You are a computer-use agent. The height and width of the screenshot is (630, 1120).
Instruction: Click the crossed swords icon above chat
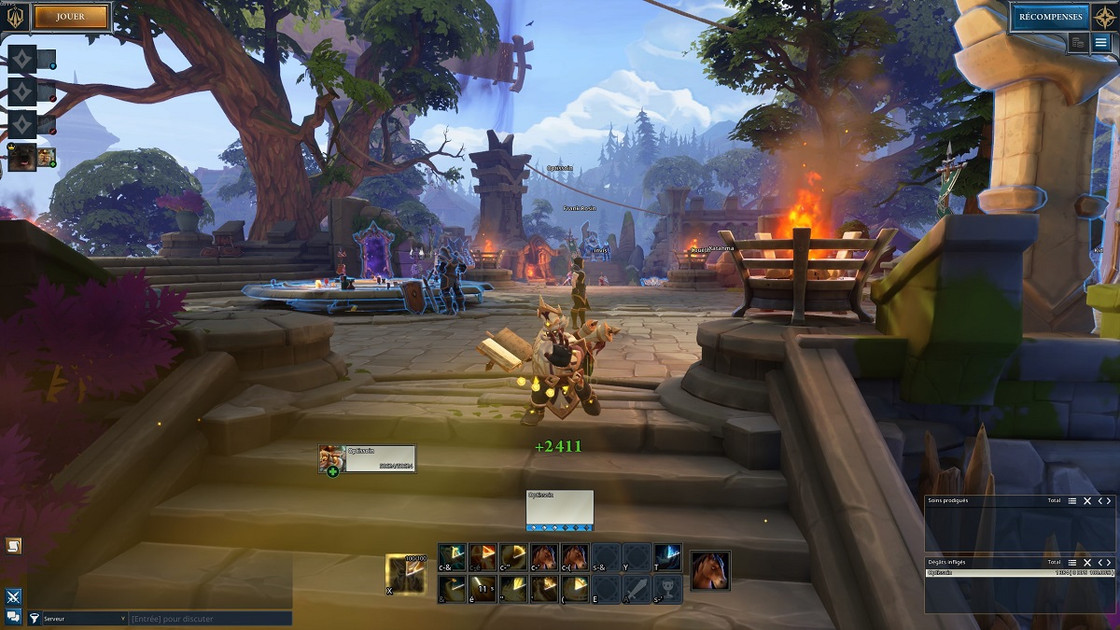tap(14, 597)
